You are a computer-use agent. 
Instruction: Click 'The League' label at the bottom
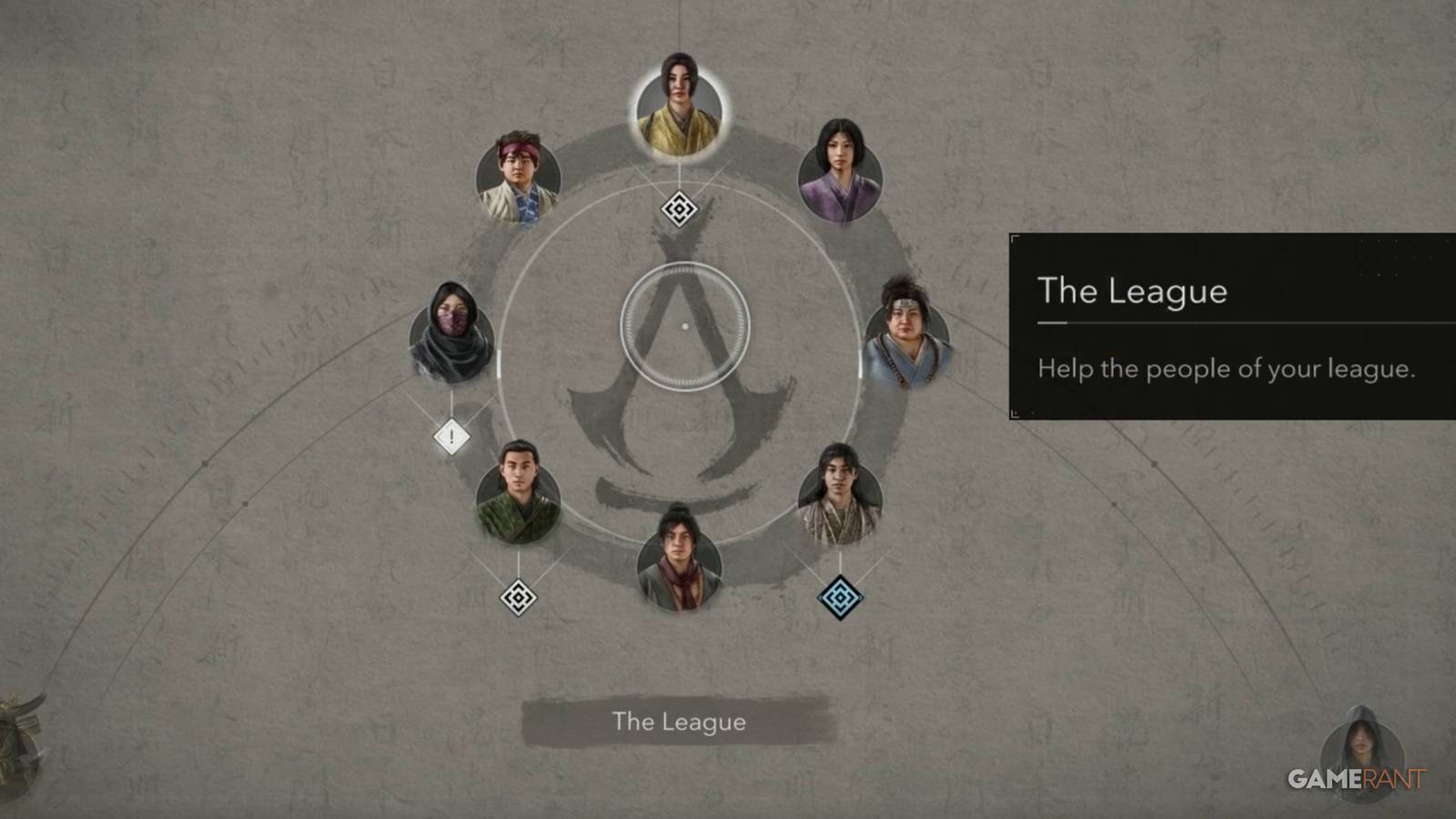[679, 723]
